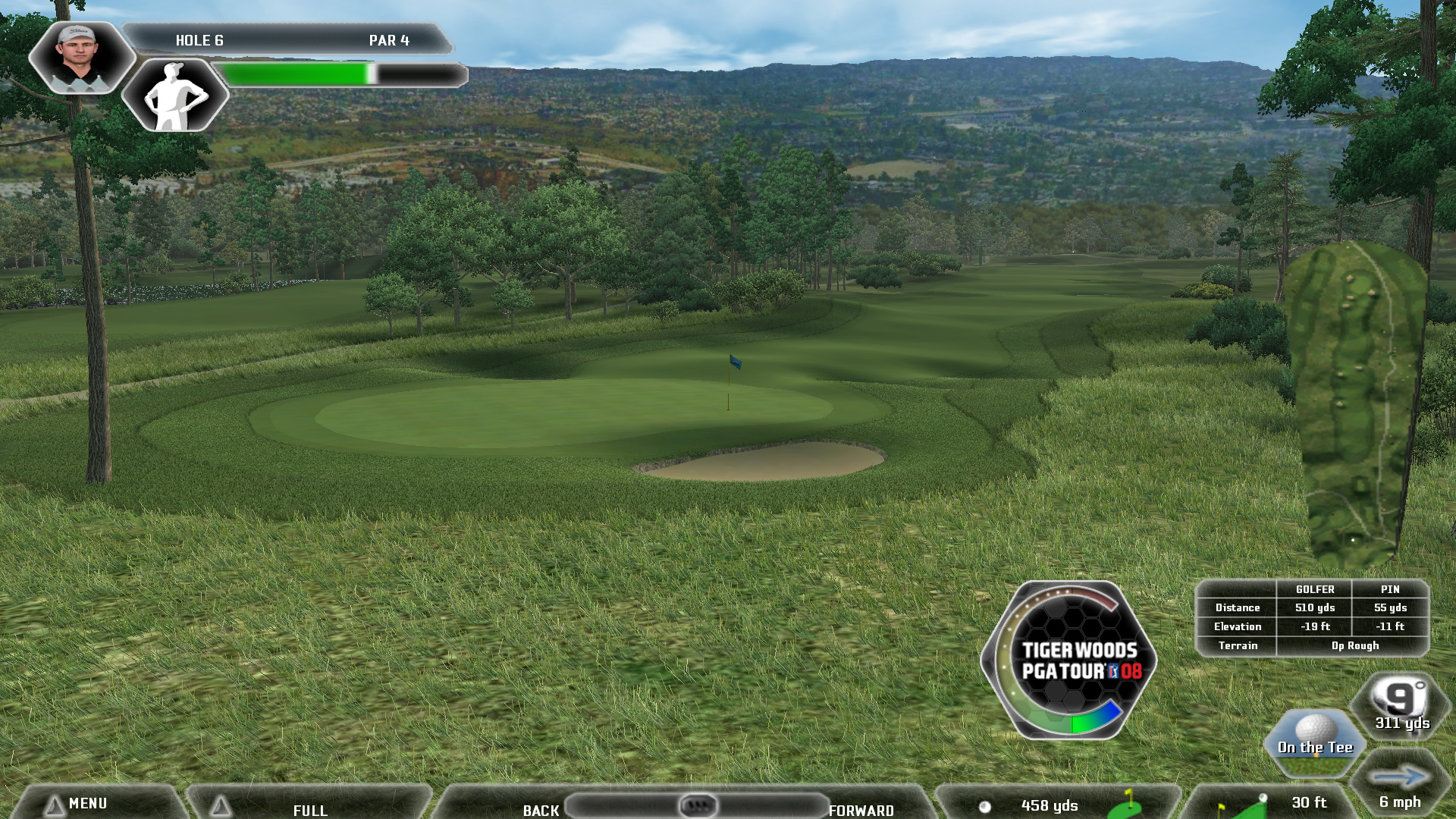Viewport: 1456px width, 819px height.
Task: Select the player portrait
Action: point(80,57)
